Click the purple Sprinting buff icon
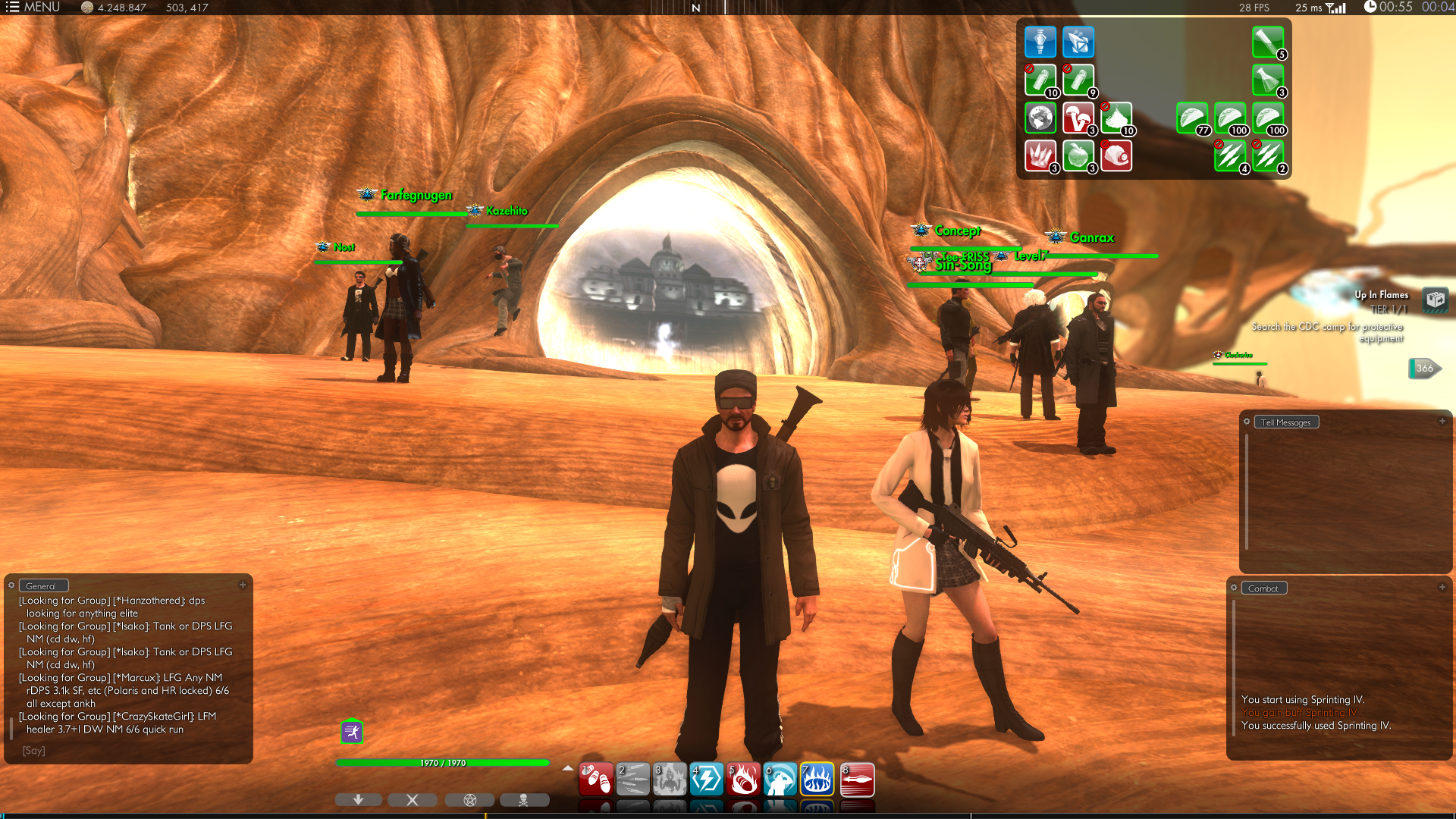 point(352,732)
